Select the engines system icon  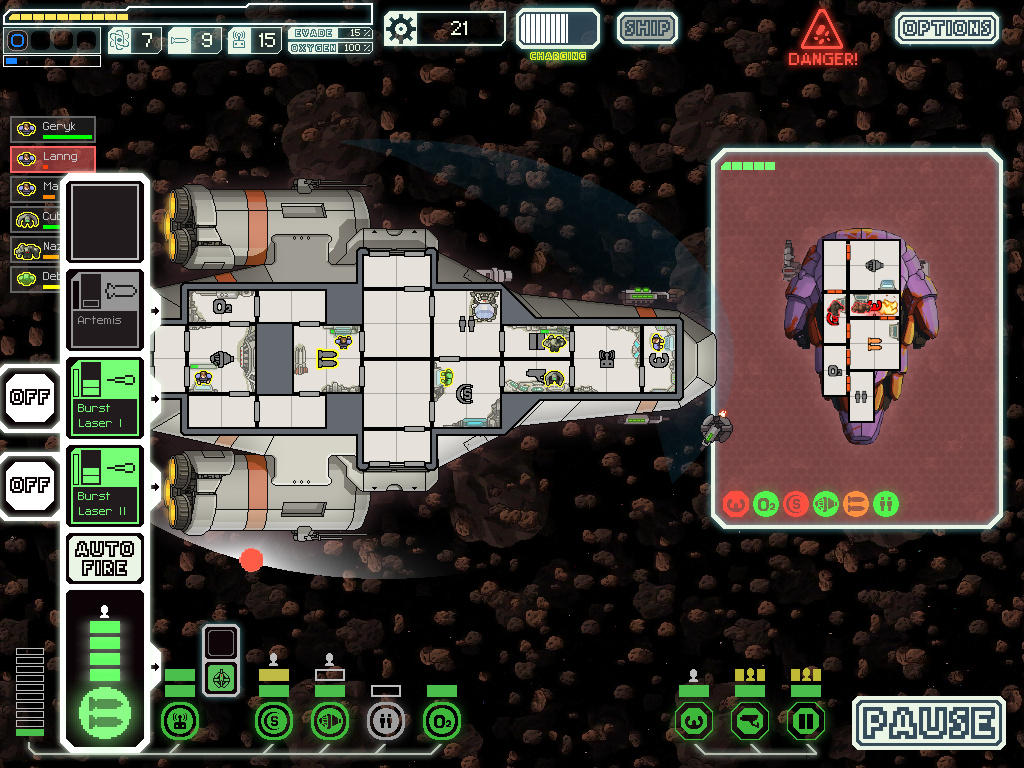coord(329,720)
